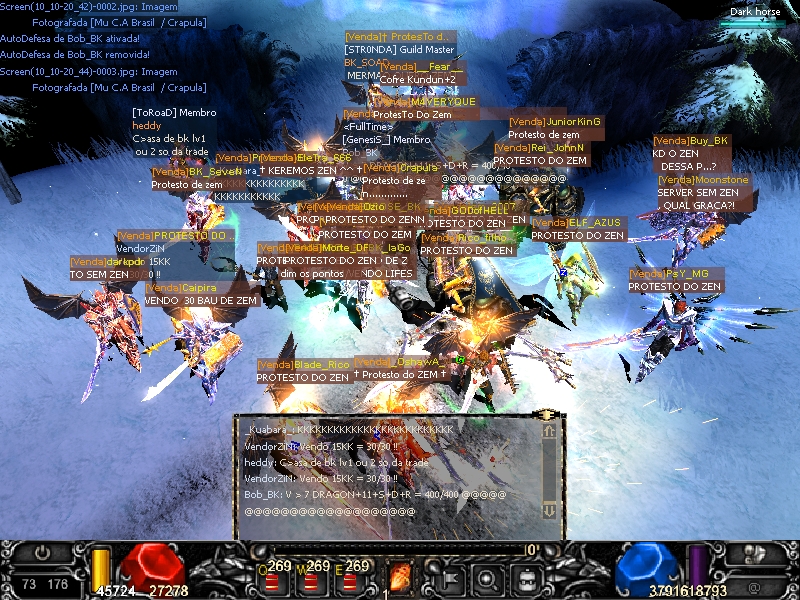The image size is (800, 600).
Task: Click the @ button on the bottom bar
Action: tap(753, 586)
